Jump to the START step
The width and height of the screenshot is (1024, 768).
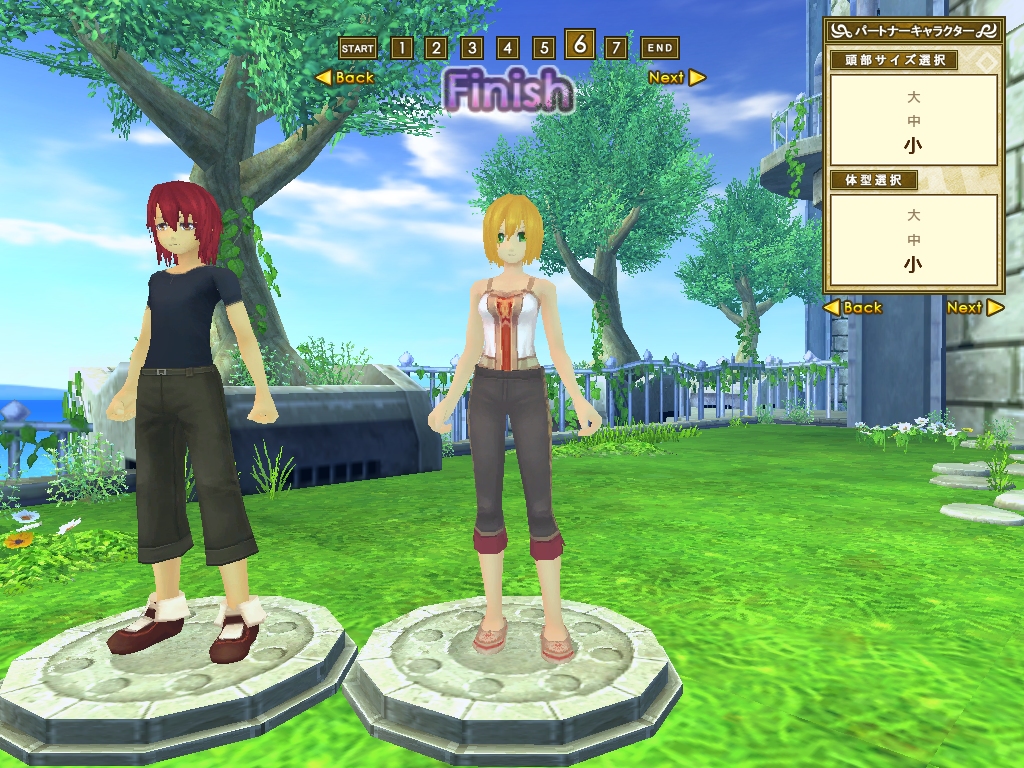(x=357, y=48)
